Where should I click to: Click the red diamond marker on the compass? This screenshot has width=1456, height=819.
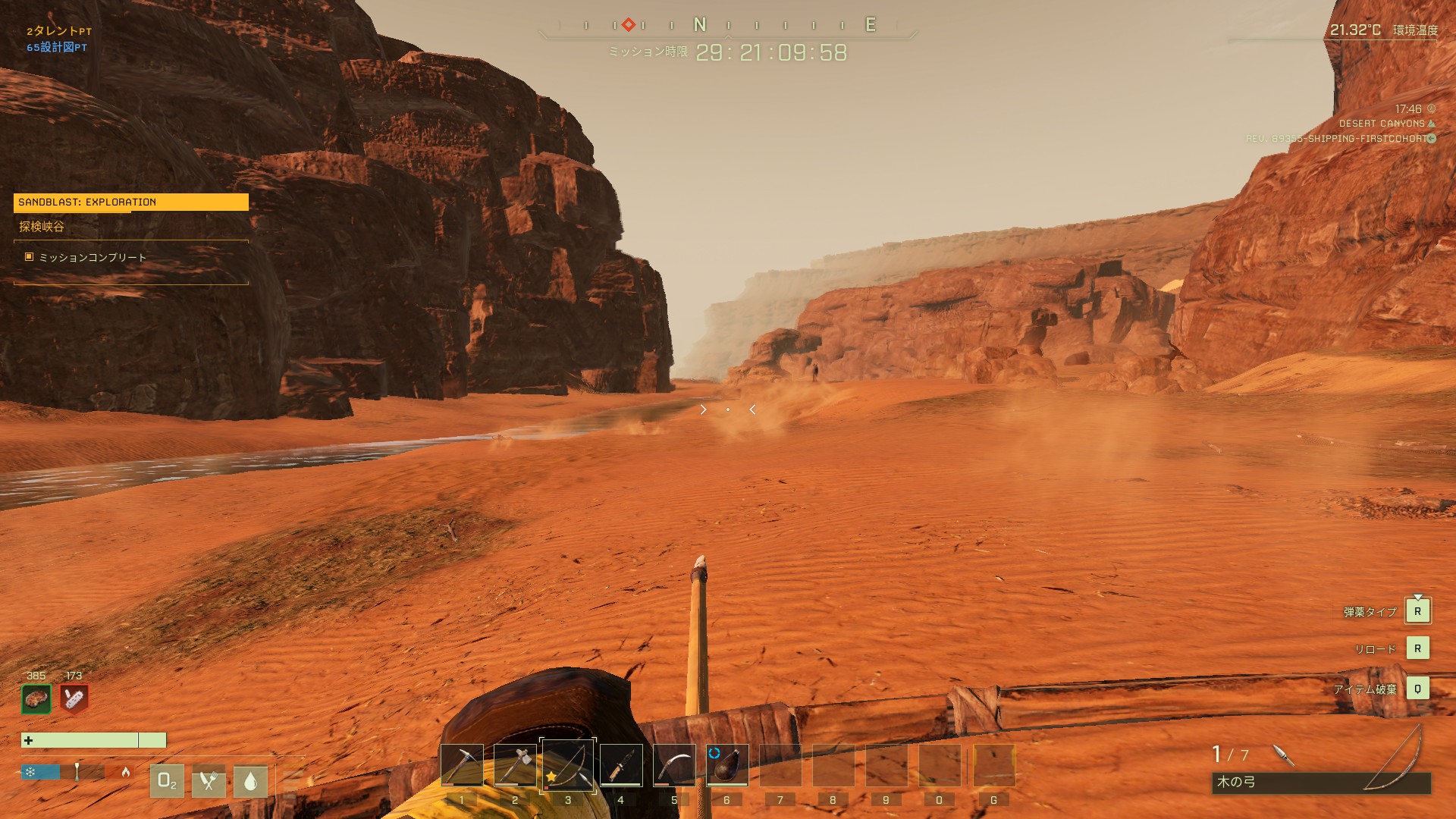point(629,25)
